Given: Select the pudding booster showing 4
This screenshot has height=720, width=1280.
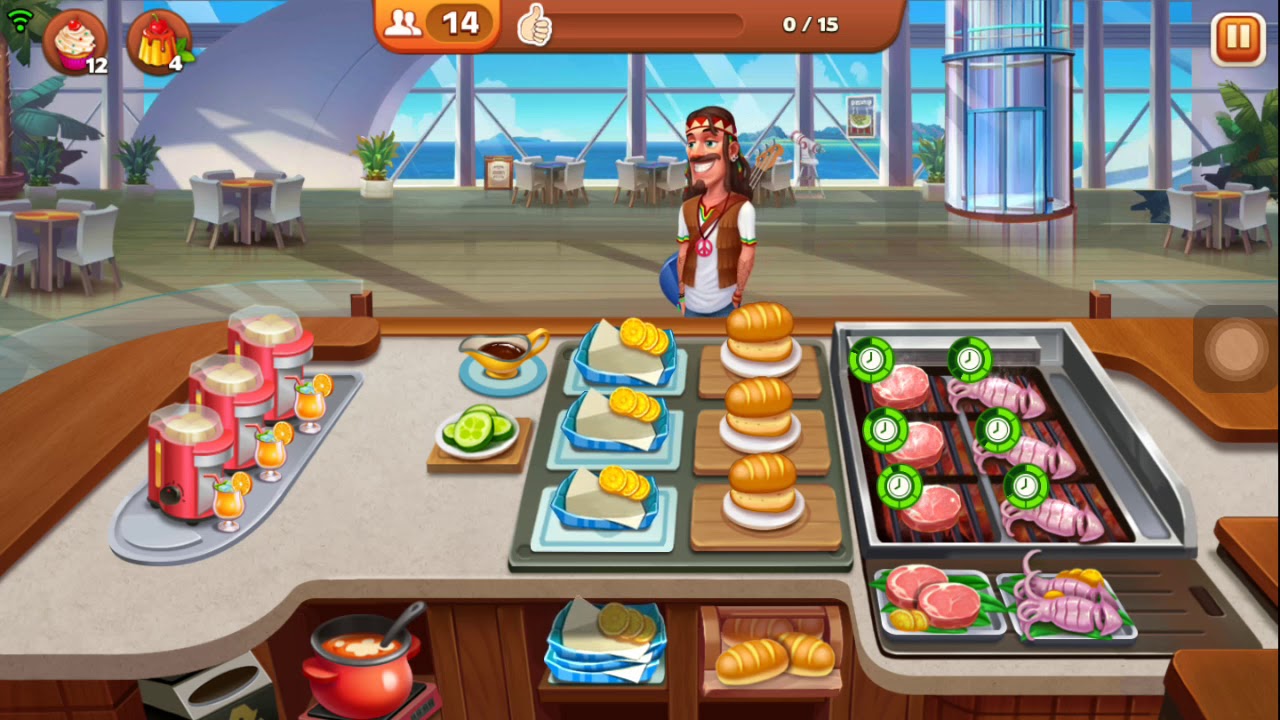Looking at the screenshot, I should pos(160,42).
